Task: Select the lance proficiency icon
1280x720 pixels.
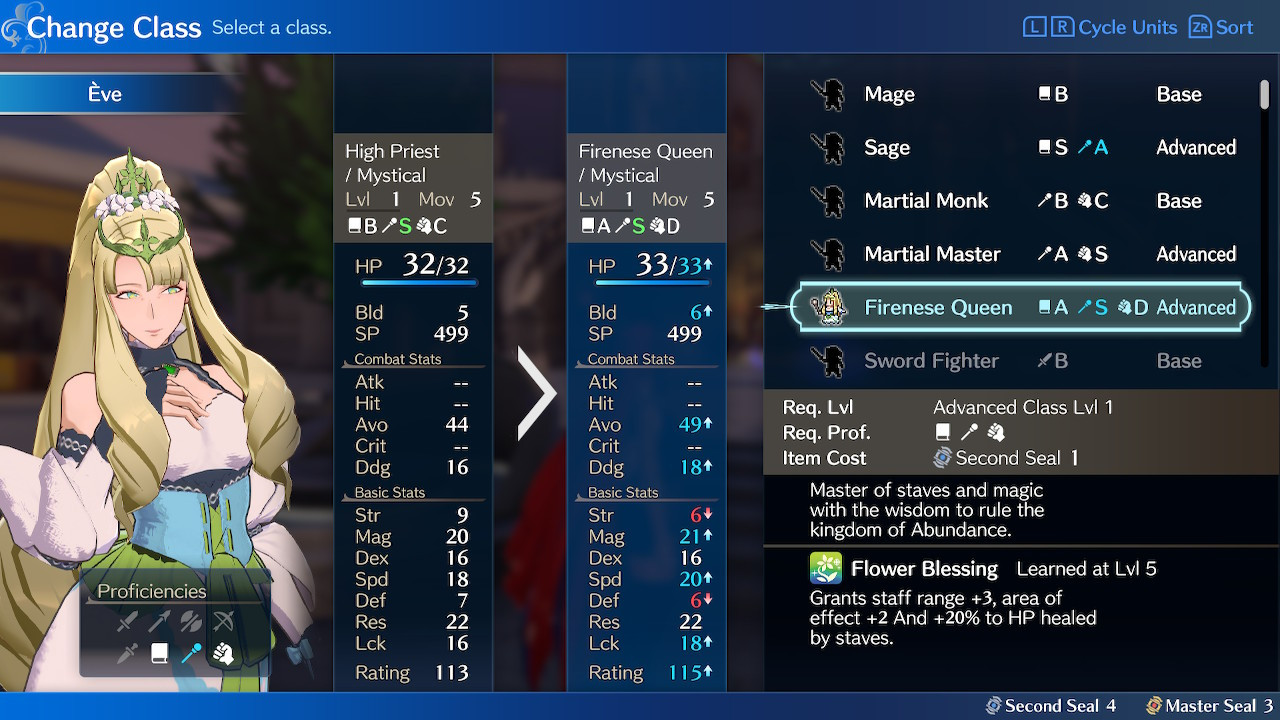Action: click(x=160, y=621)
